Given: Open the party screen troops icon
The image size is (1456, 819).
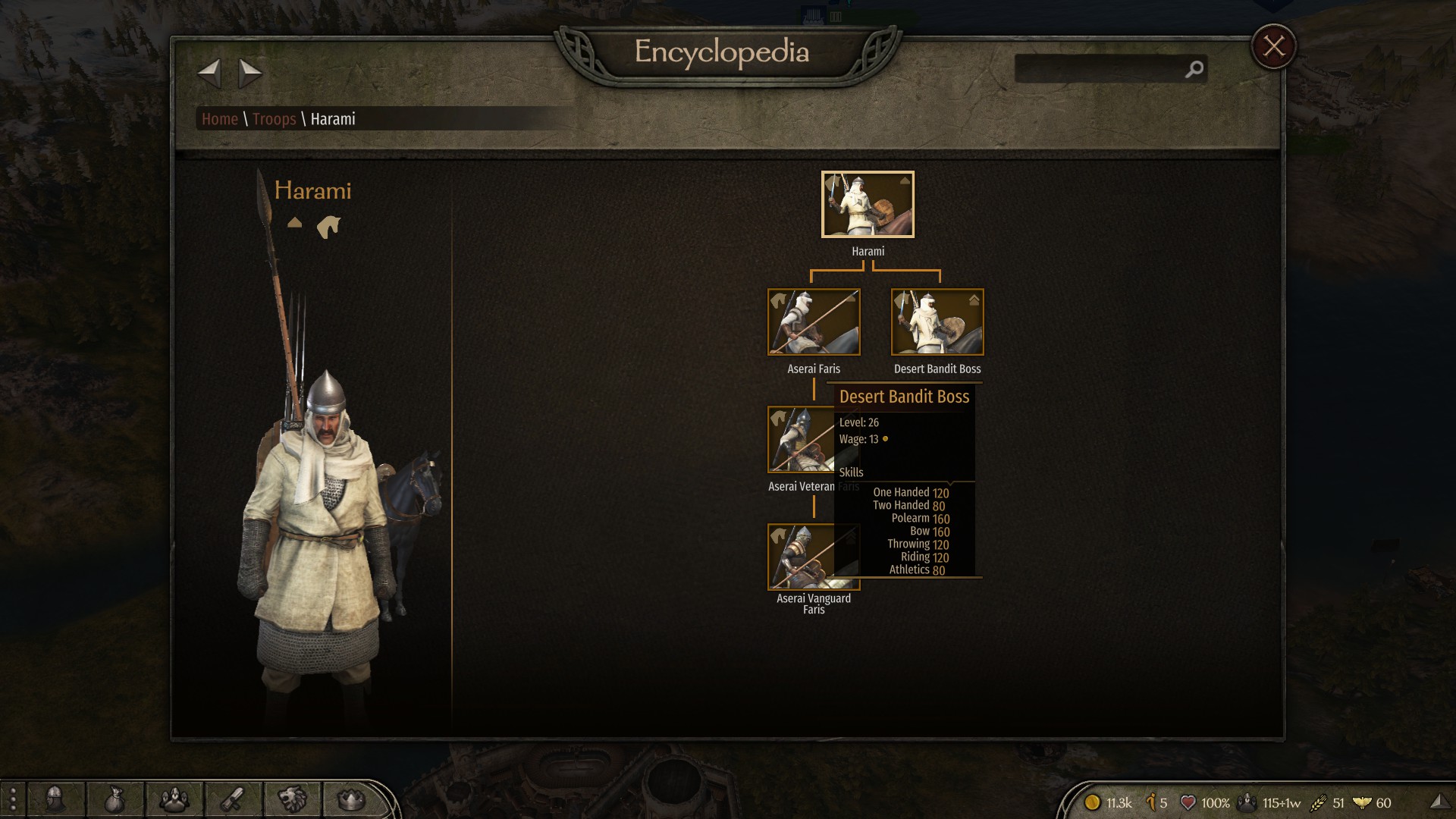Looking at the screenshot, I should tap(174, 799).
